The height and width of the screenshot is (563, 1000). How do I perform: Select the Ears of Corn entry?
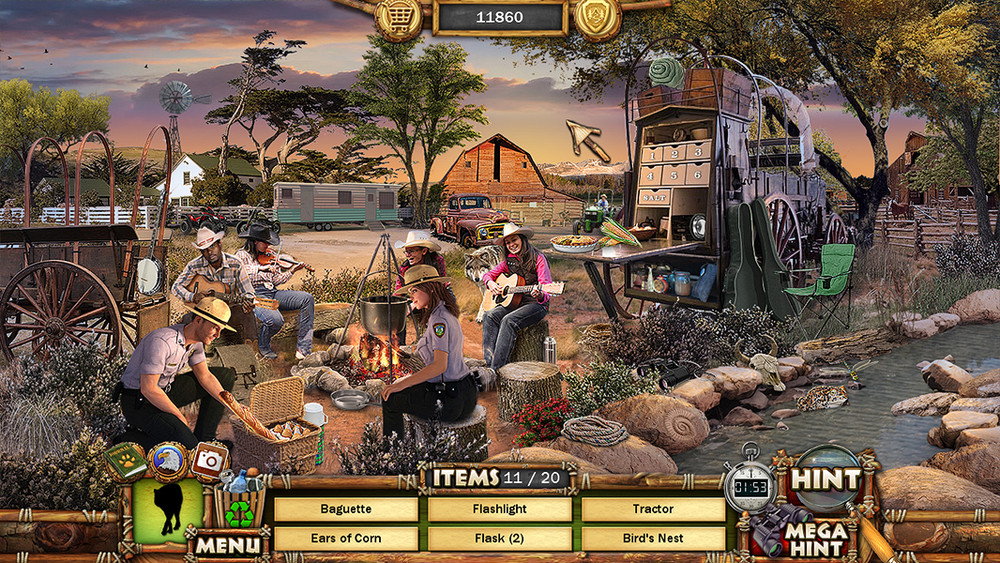[x=346, y=538]
